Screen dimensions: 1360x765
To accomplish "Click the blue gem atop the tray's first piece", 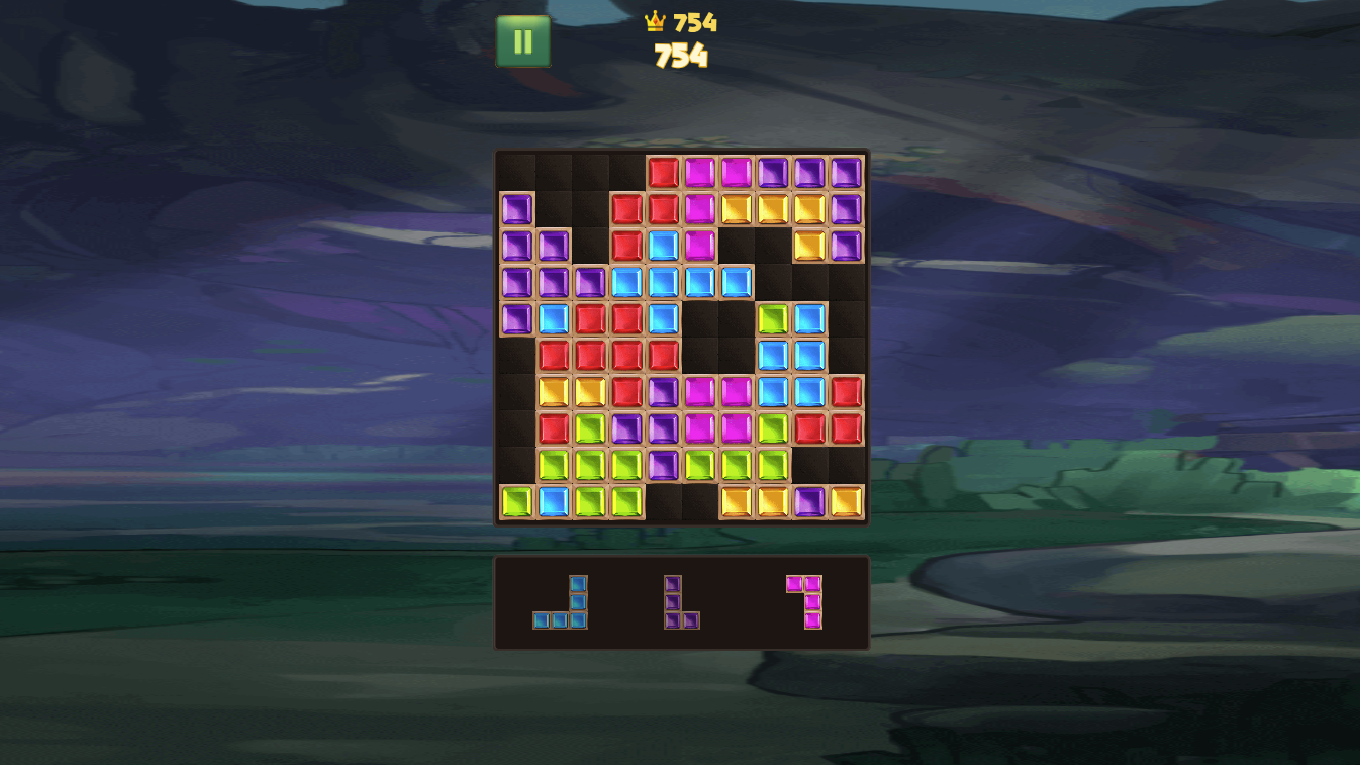I will click(x=578, y=585).
